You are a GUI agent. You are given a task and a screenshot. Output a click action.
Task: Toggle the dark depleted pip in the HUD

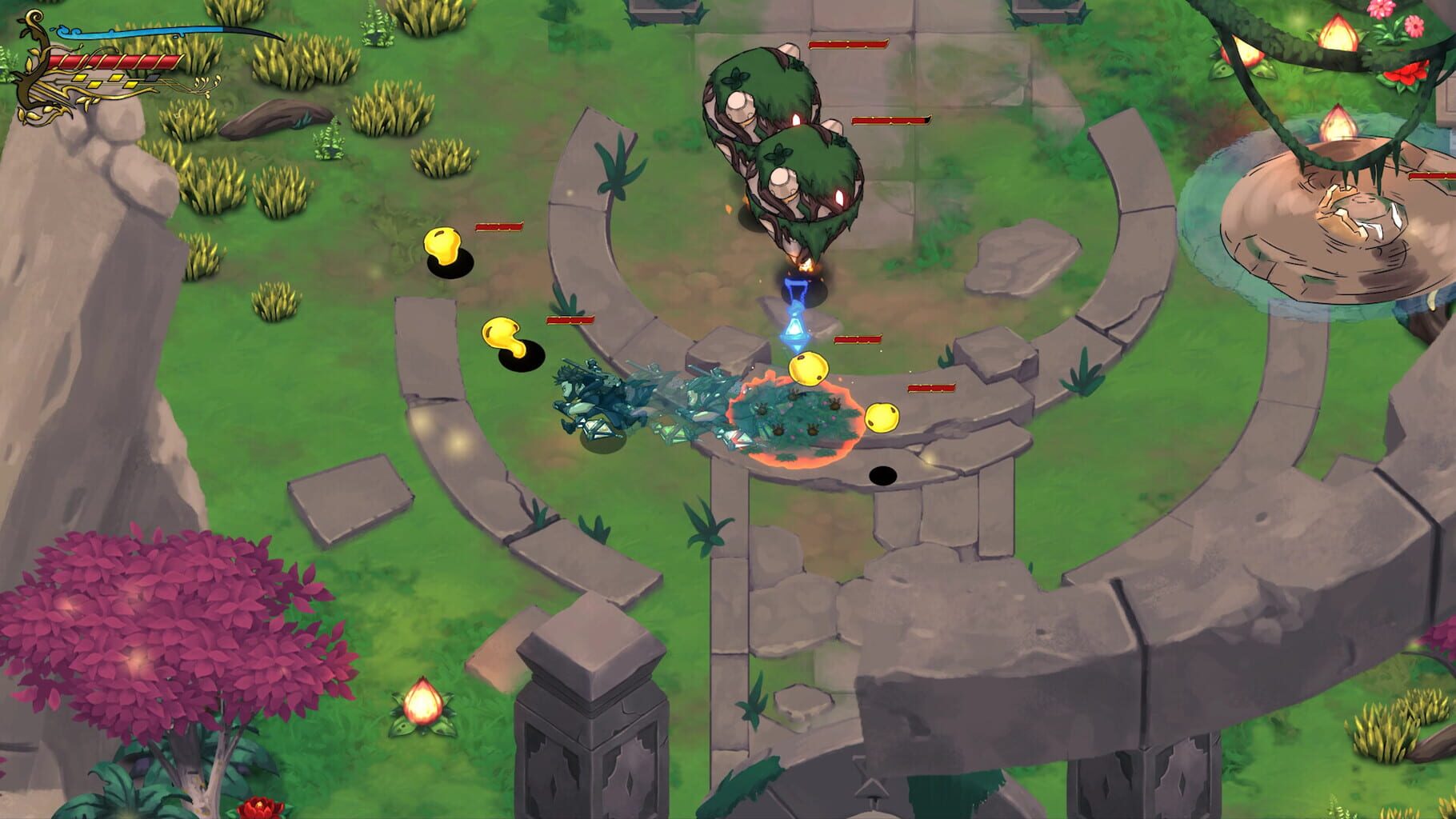pyautogui.click(x=152, y=78)
